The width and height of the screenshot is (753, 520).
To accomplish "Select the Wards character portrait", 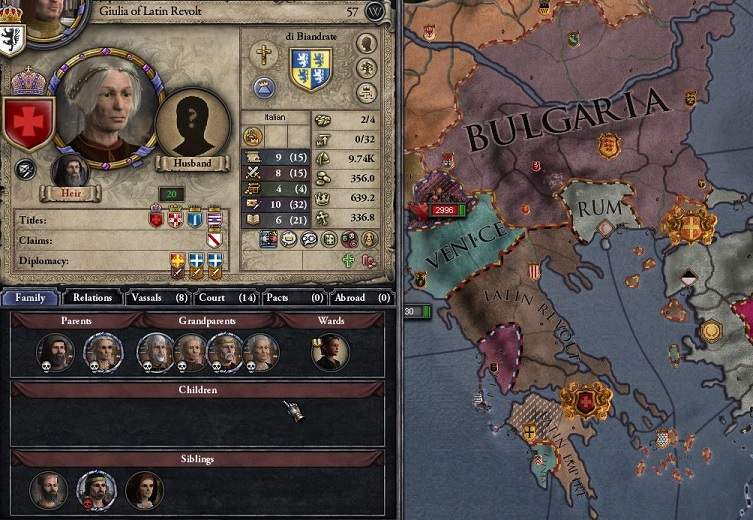I will pyautogui.click(x=329, y=351).
